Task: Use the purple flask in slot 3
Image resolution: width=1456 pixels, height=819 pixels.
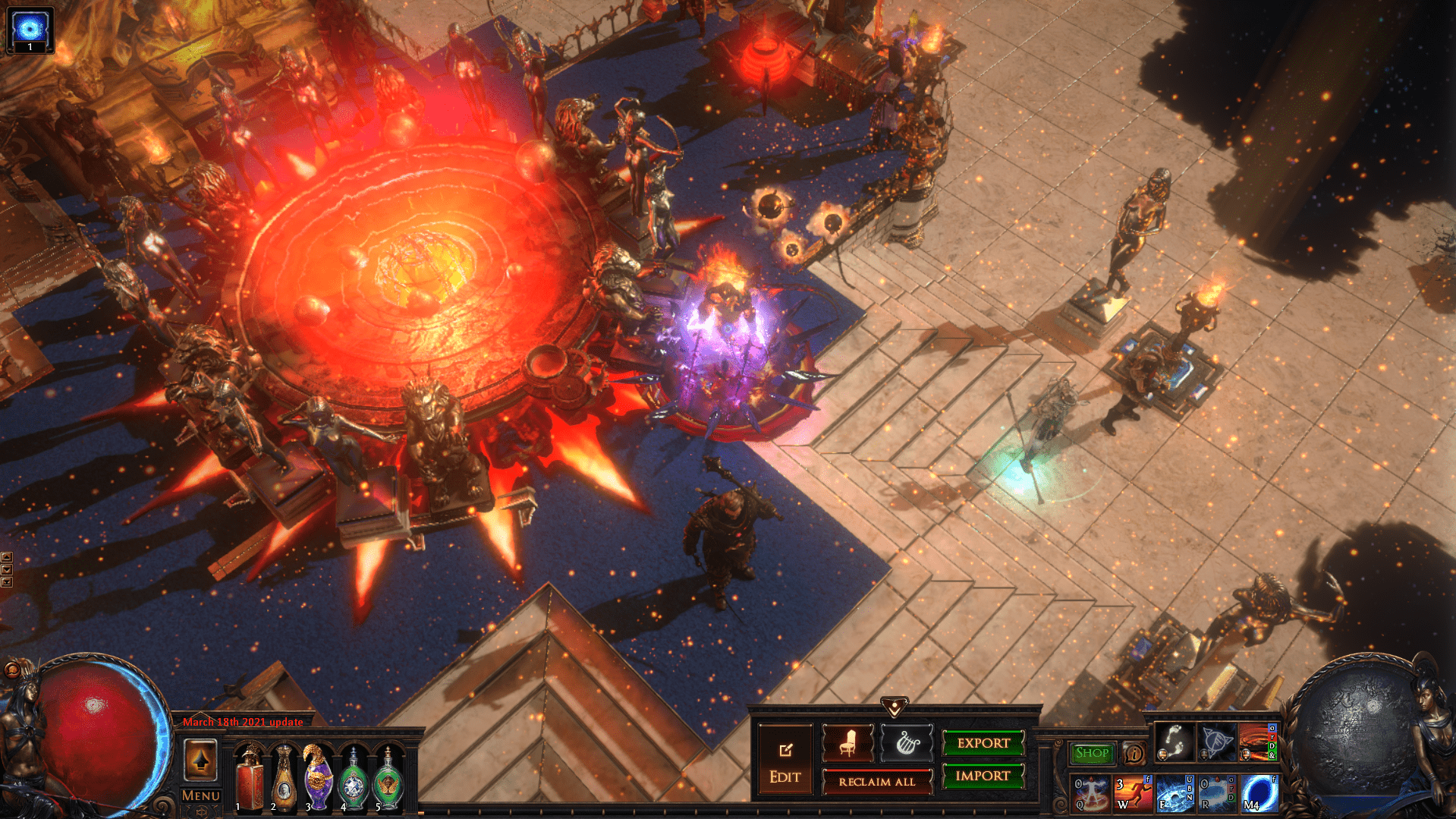Action: click(x=319, y=780)
